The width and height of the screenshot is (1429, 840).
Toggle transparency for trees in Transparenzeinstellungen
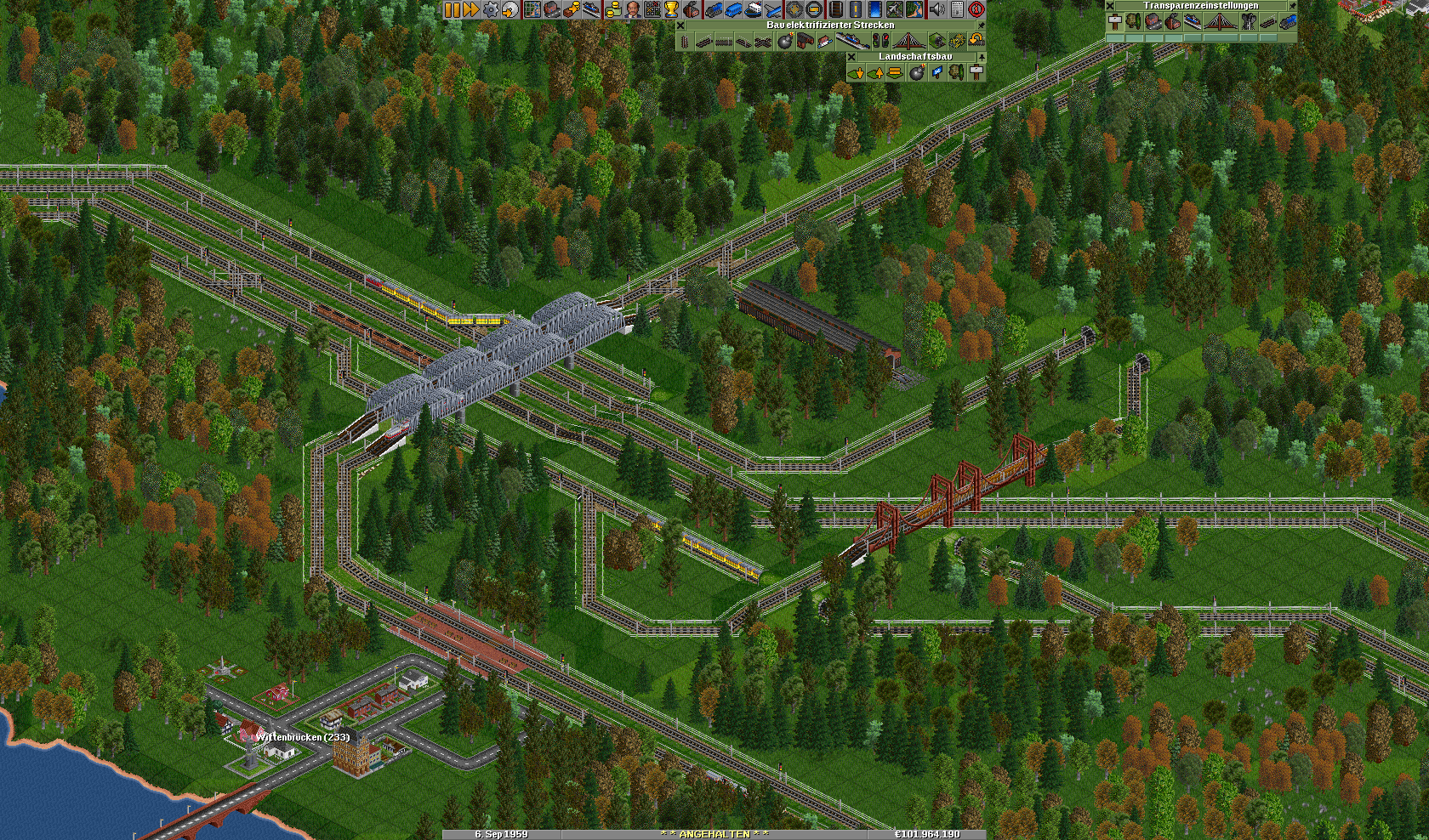[1133, 22]
